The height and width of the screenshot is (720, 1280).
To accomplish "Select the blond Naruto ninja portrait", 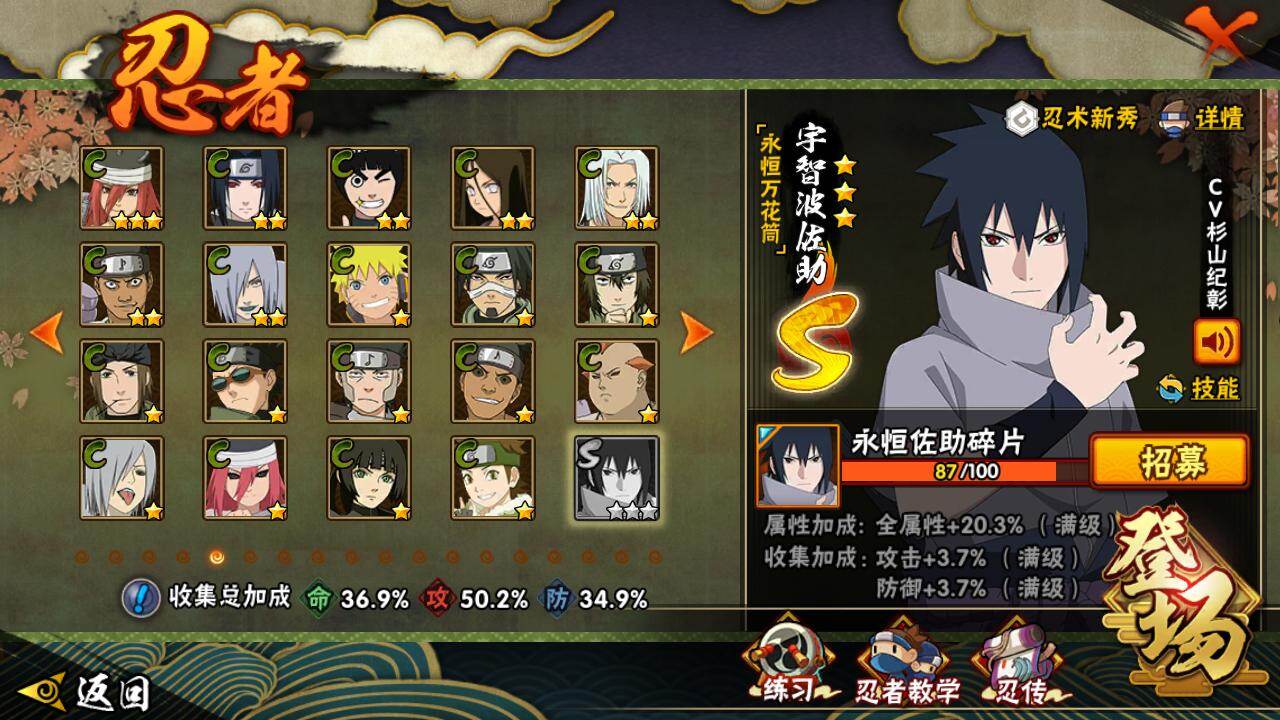I will pyautogui.click(x=369, y=285).
